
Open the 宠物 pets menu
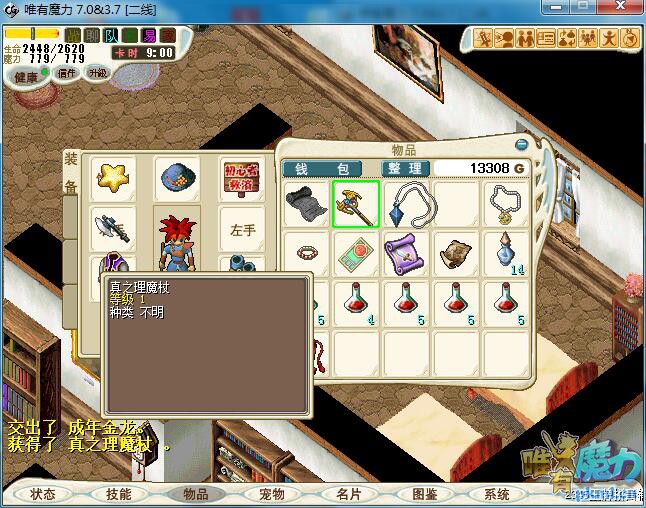(x=271, y=494)
